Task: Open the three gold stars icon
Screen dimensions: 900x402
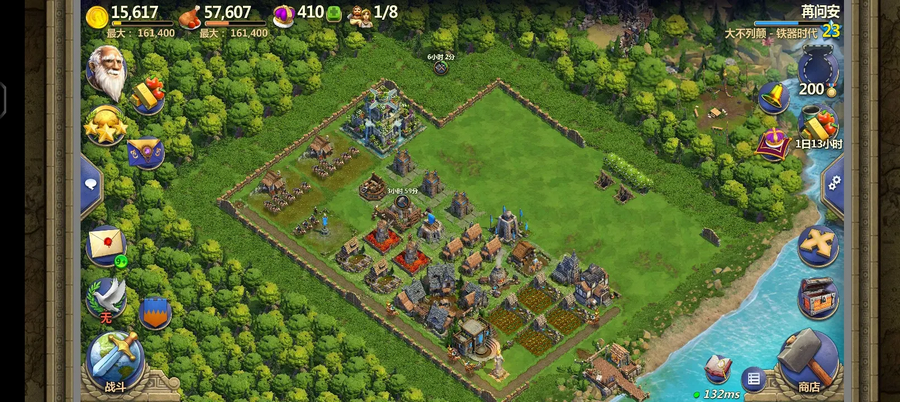Action: [x=104, y=126]
